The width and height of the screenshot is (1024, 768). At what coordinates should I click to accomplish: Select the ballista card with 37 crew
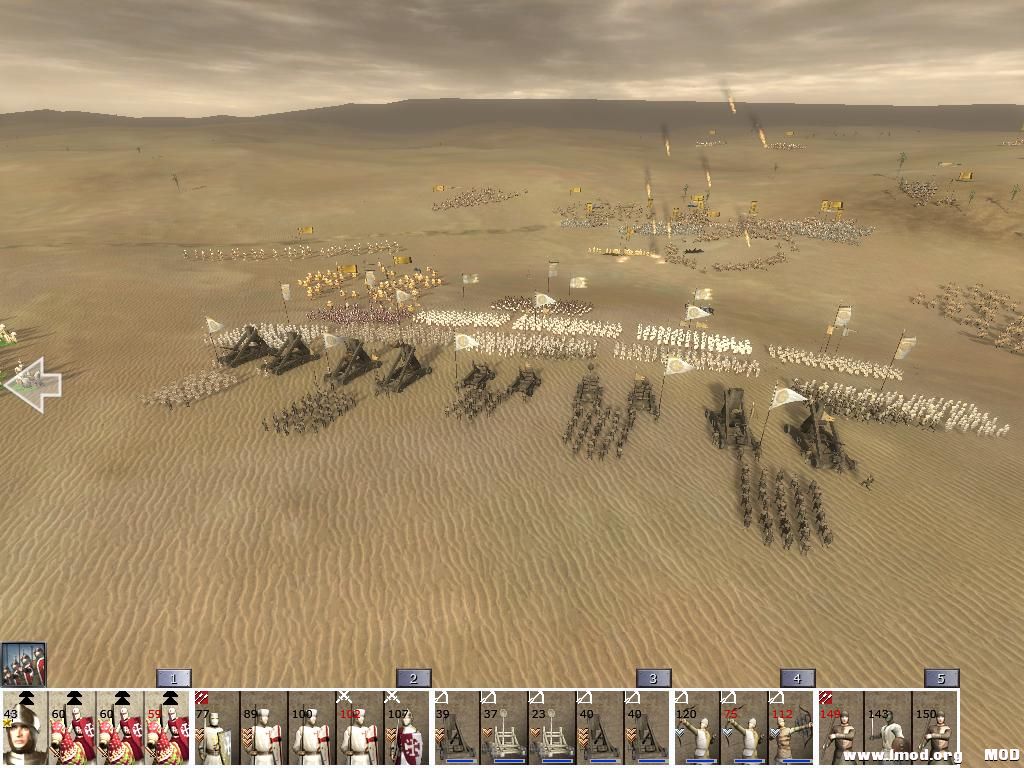[x=504, y=728]
